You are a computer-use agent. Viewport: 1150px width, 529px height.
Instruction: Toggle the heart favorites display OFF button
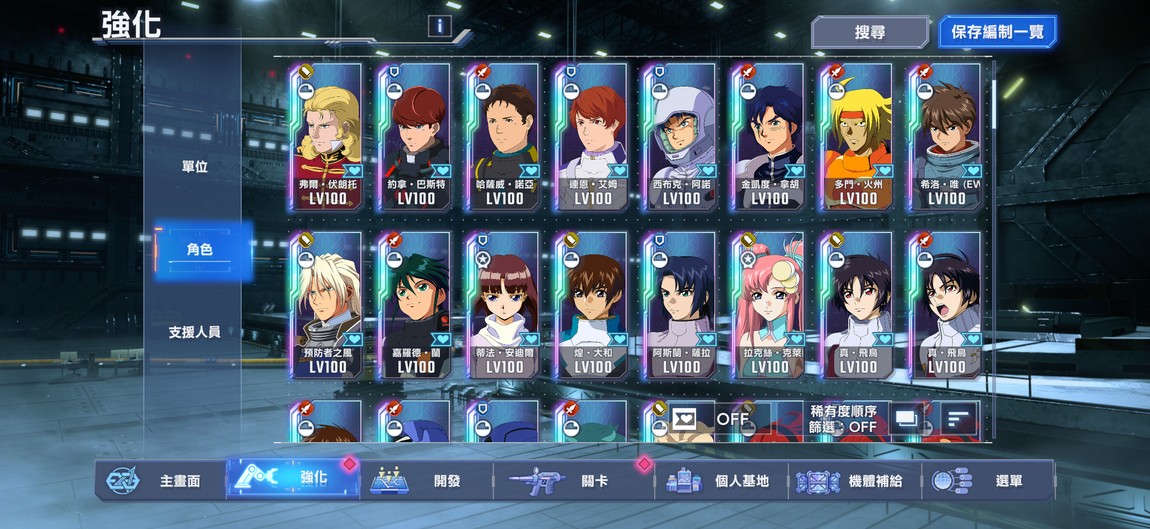[709, 418]
